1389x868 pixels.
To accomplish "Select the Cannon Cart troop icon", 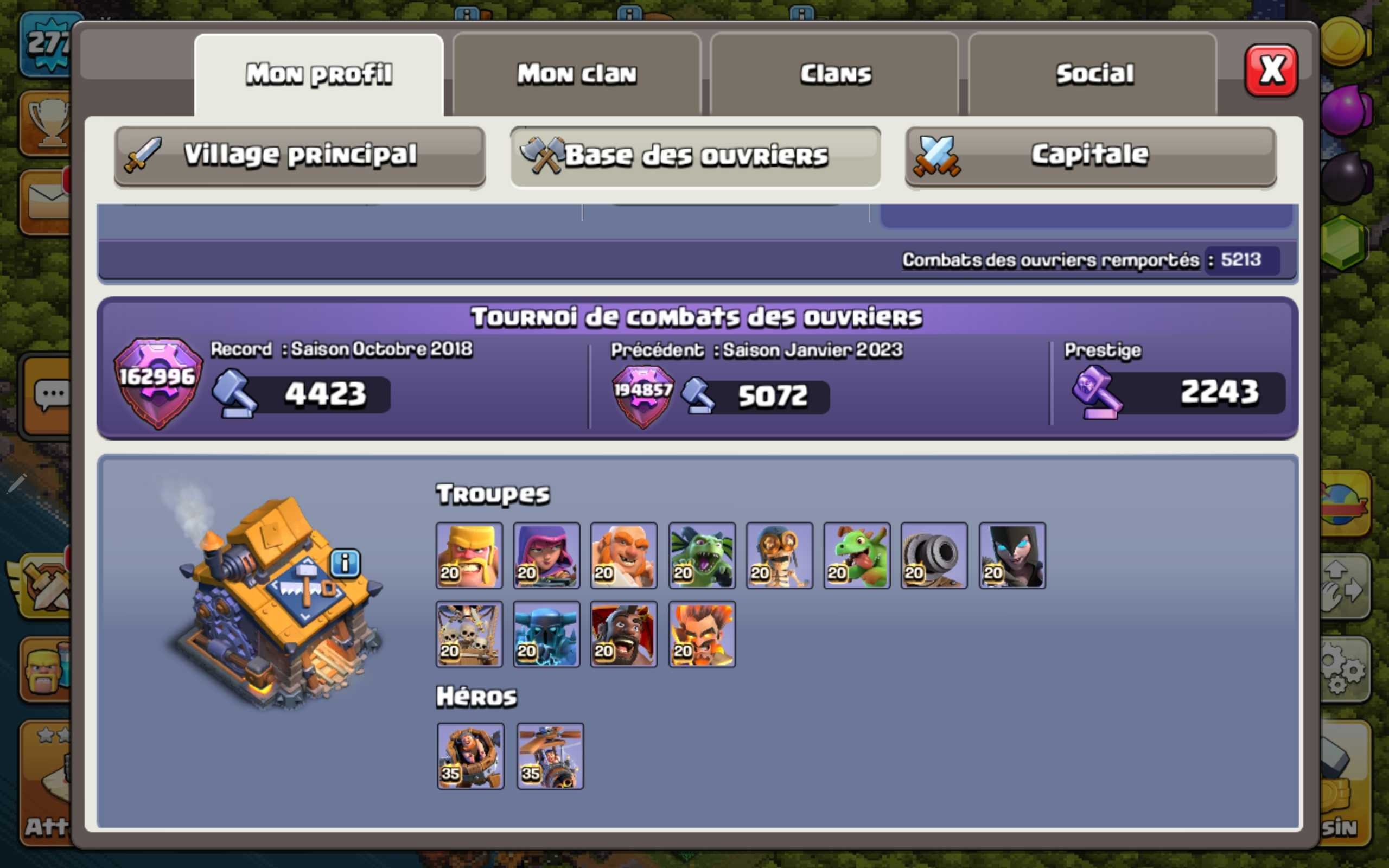I will click(934, 554).
